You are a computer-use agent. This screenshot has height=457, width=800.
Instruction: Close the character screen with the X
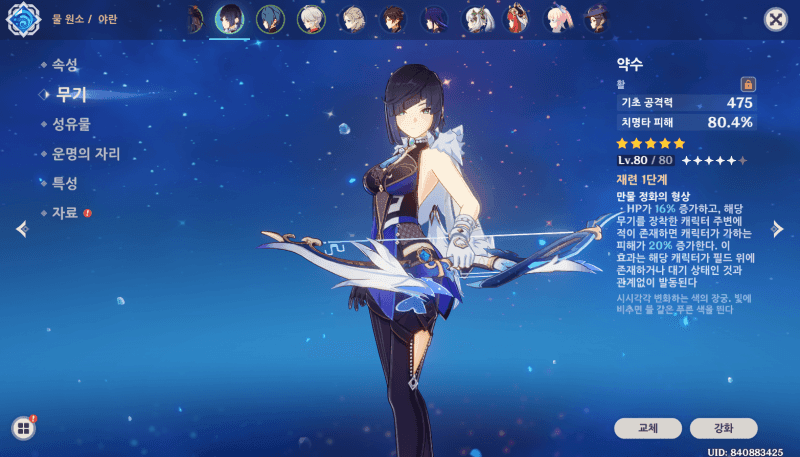pos(774,19)
